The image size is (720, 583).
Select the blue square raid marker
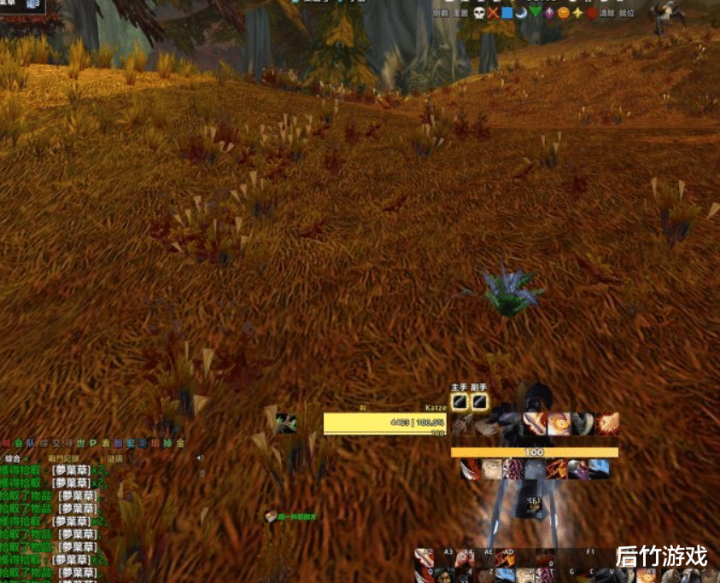coord(507,13)
